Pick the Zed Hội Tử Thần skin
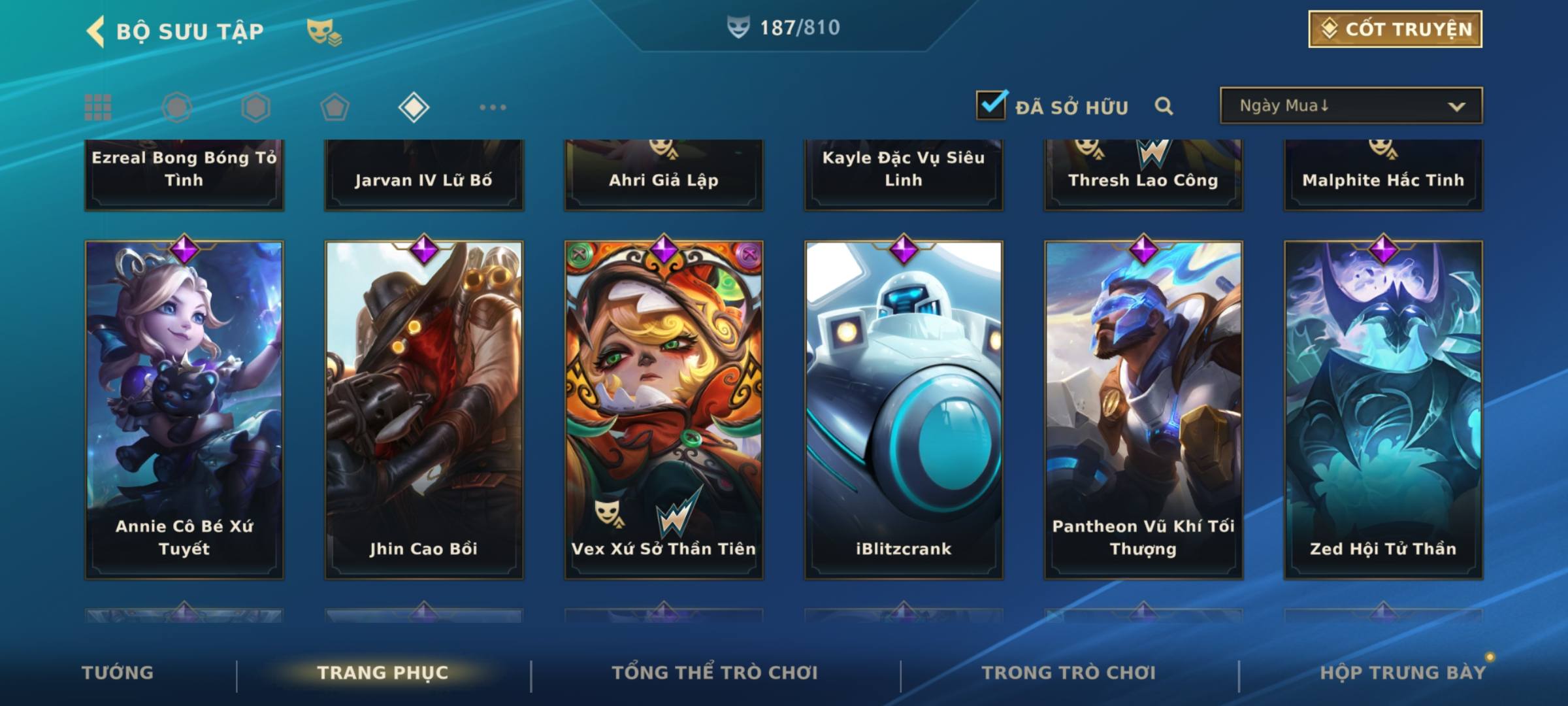 (1383, 410)
